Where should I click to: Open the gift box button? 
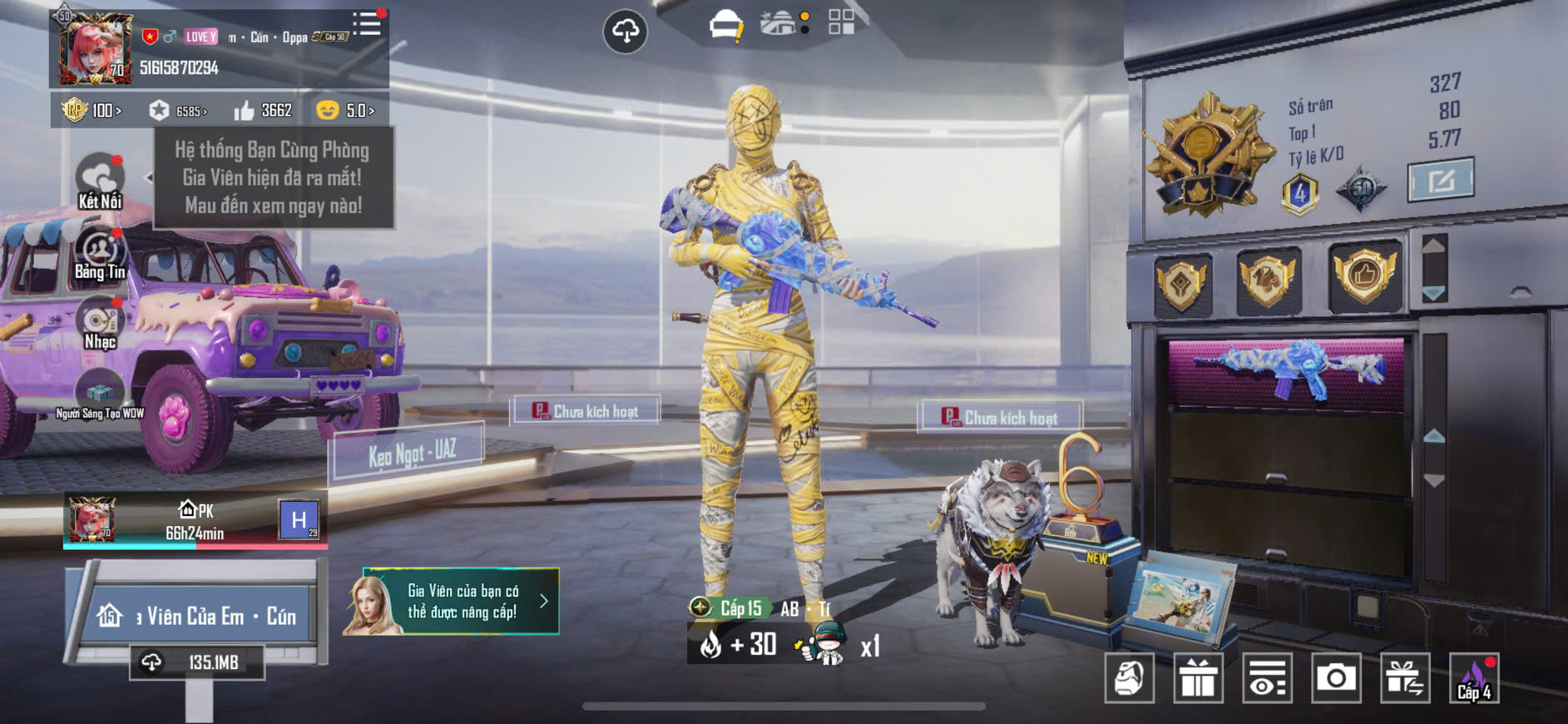point(1198,678)
